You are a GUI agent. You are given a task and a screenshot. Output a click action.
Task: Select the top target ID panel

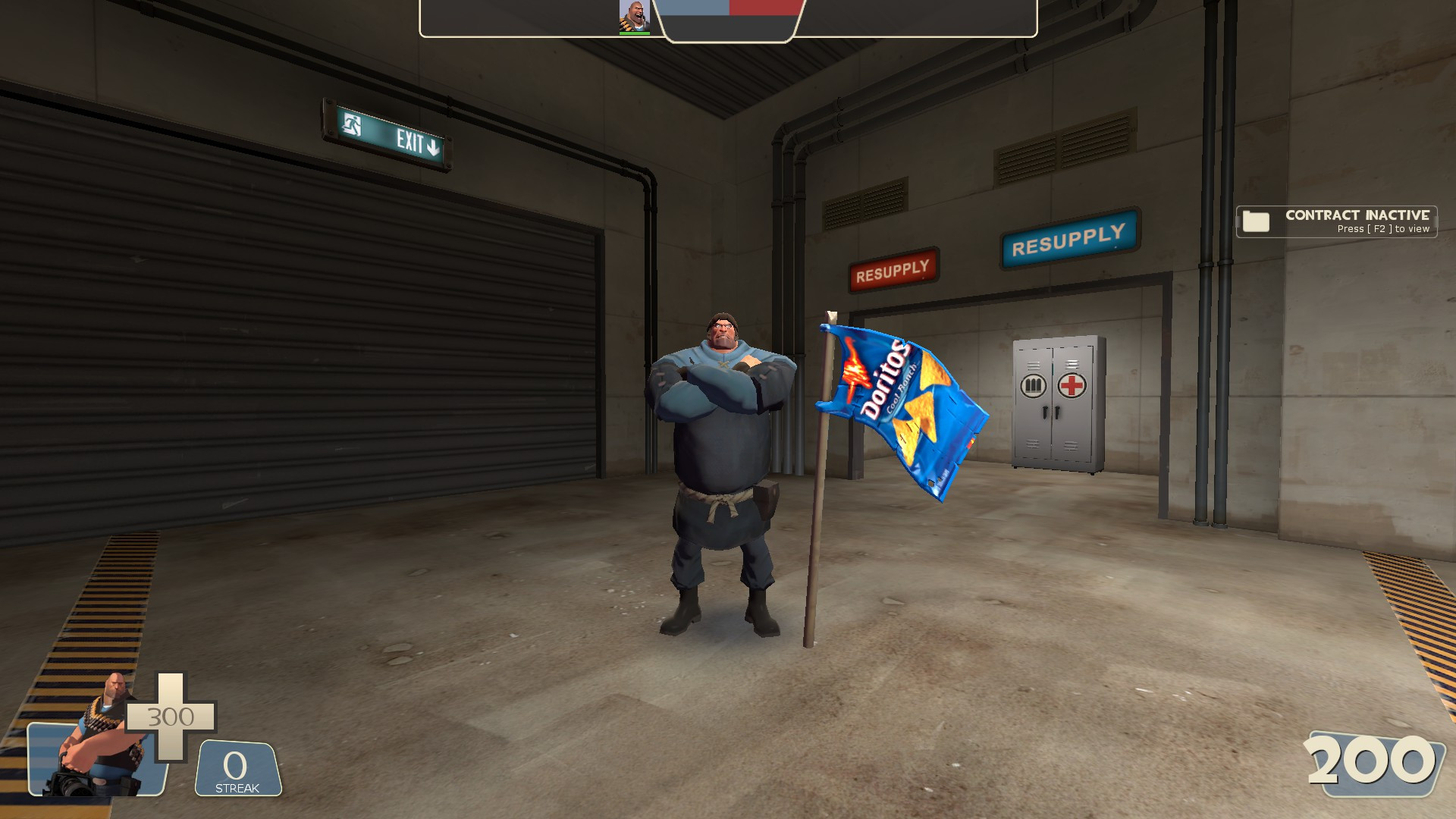click(x=728, y=19)
